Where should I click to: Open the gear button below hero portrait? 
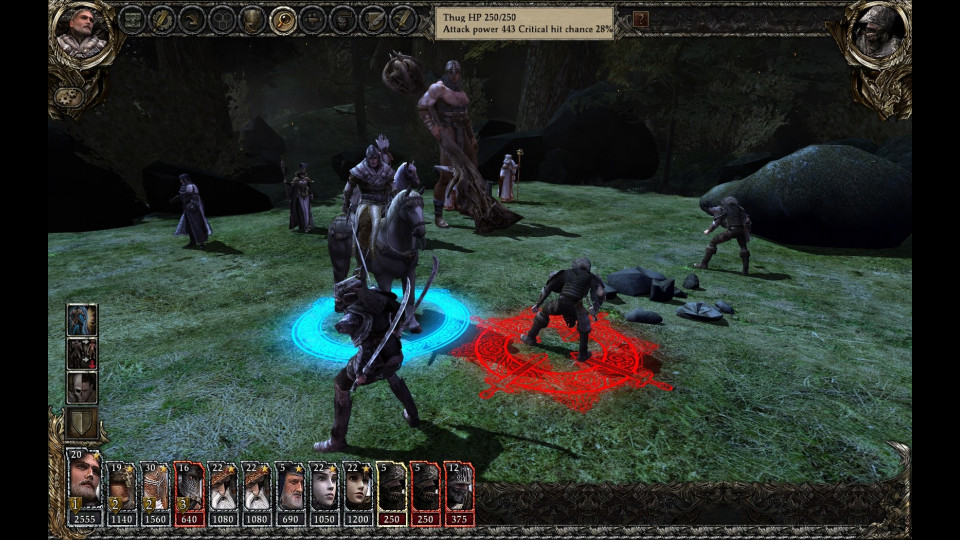(x=68, y=97)
